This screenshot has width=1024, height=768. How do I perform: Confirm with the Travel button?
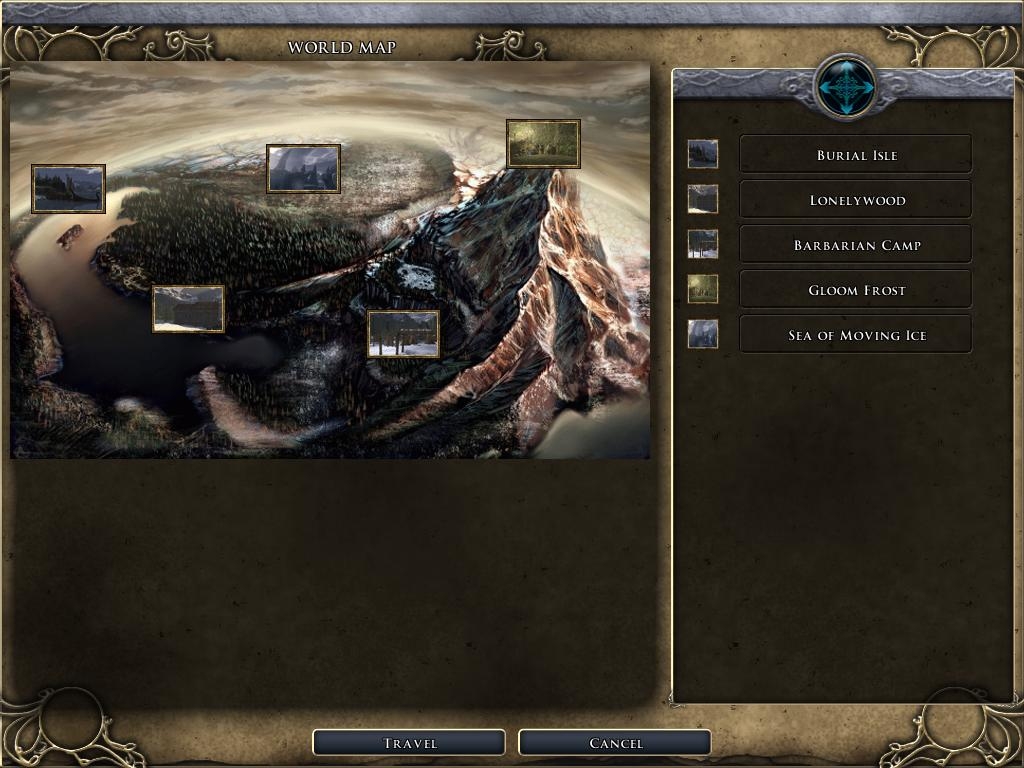(x=409, y=743)
